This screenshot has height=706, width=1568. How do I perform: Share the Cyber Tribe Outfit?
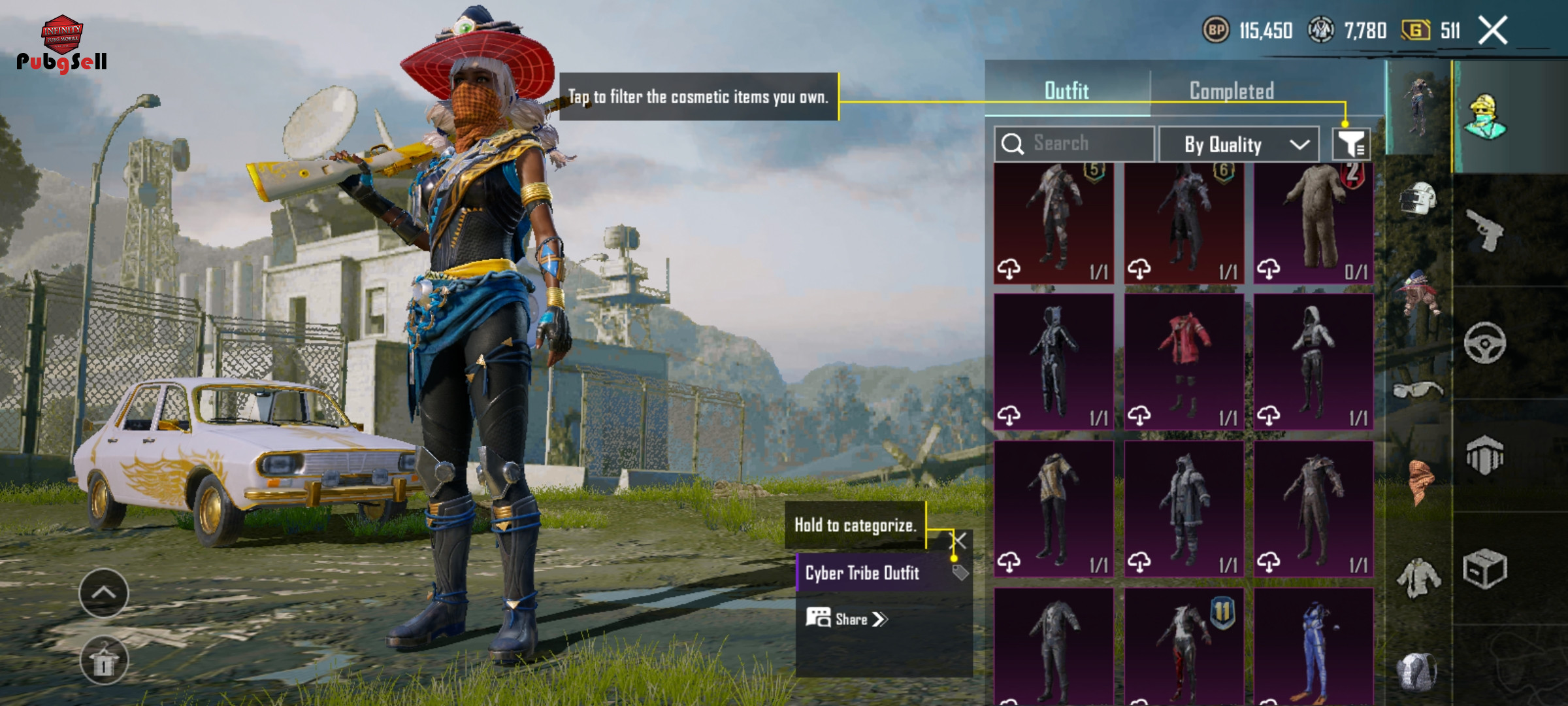tap(846, 619)
